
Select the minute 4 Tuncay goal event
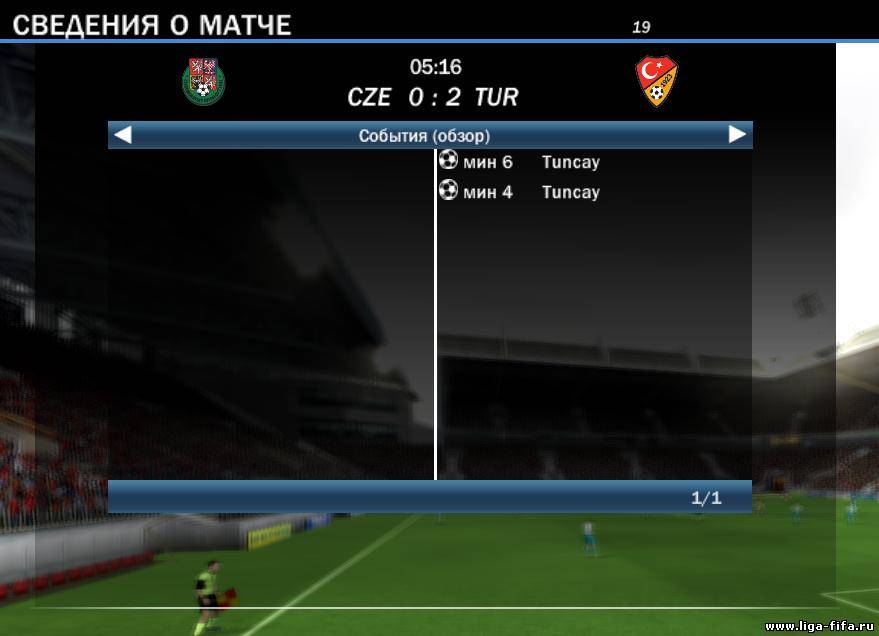point(520,192)
